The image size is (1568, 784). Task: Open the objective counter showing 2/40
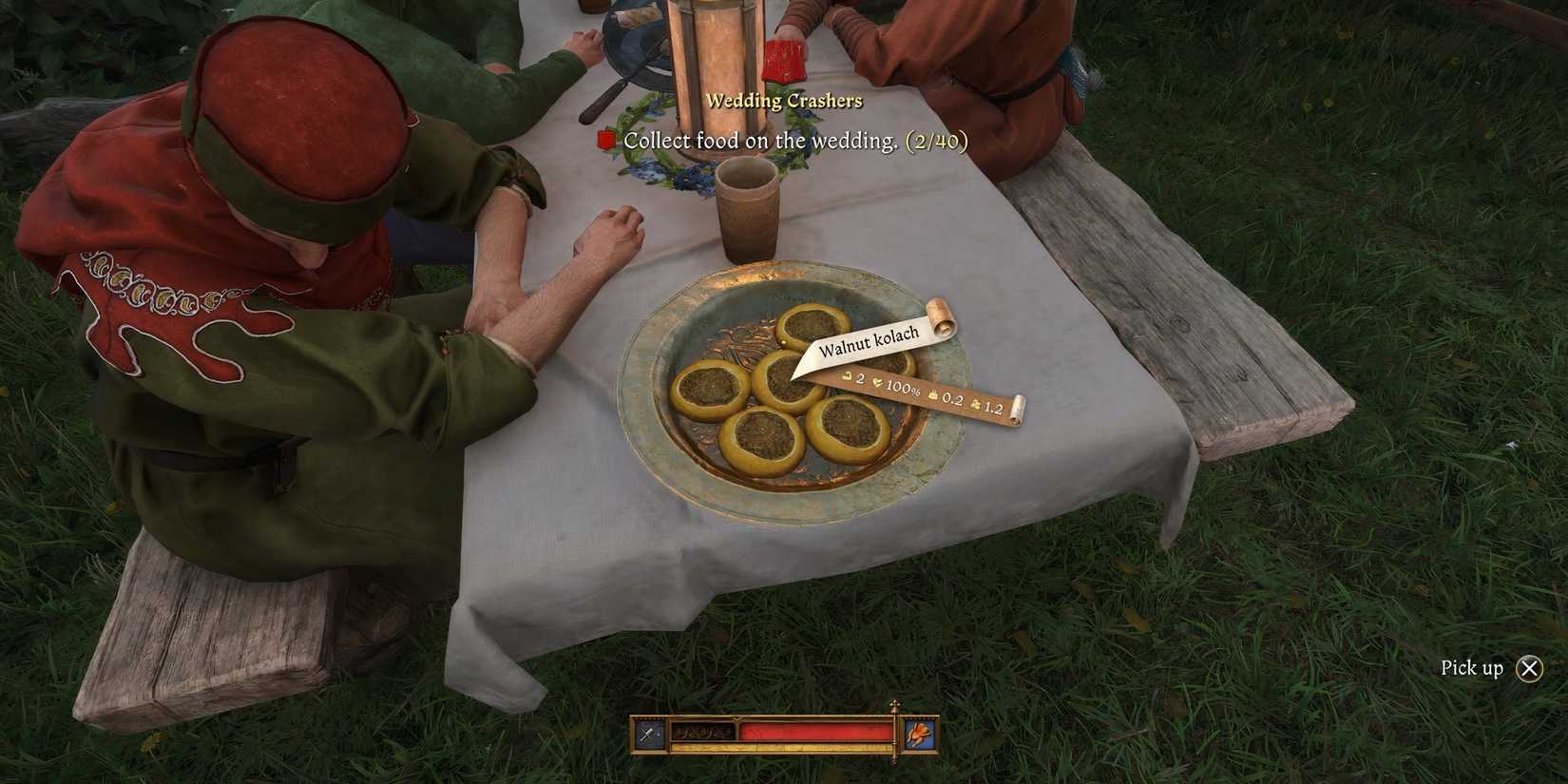pyautogui.click(x=937, y=140)
